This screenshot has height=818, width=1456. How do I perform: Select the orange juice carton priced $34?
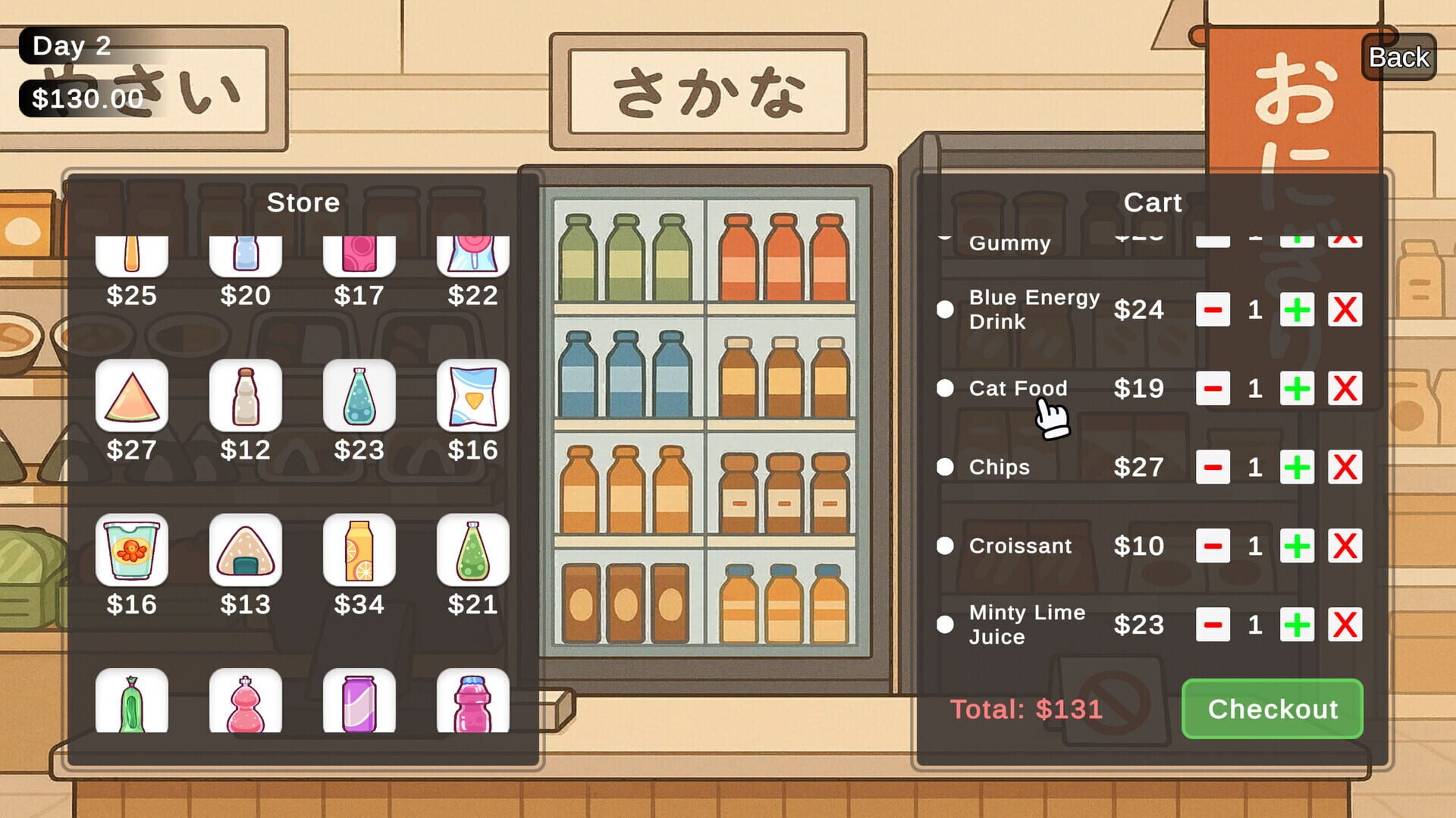coord(359,550)
